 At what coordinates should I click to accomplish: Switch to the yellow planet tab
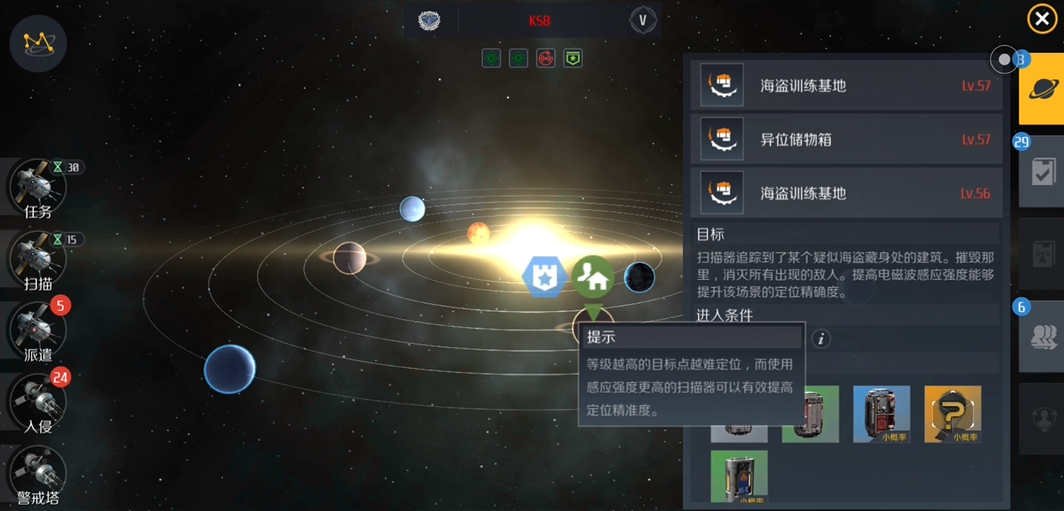1042,88
